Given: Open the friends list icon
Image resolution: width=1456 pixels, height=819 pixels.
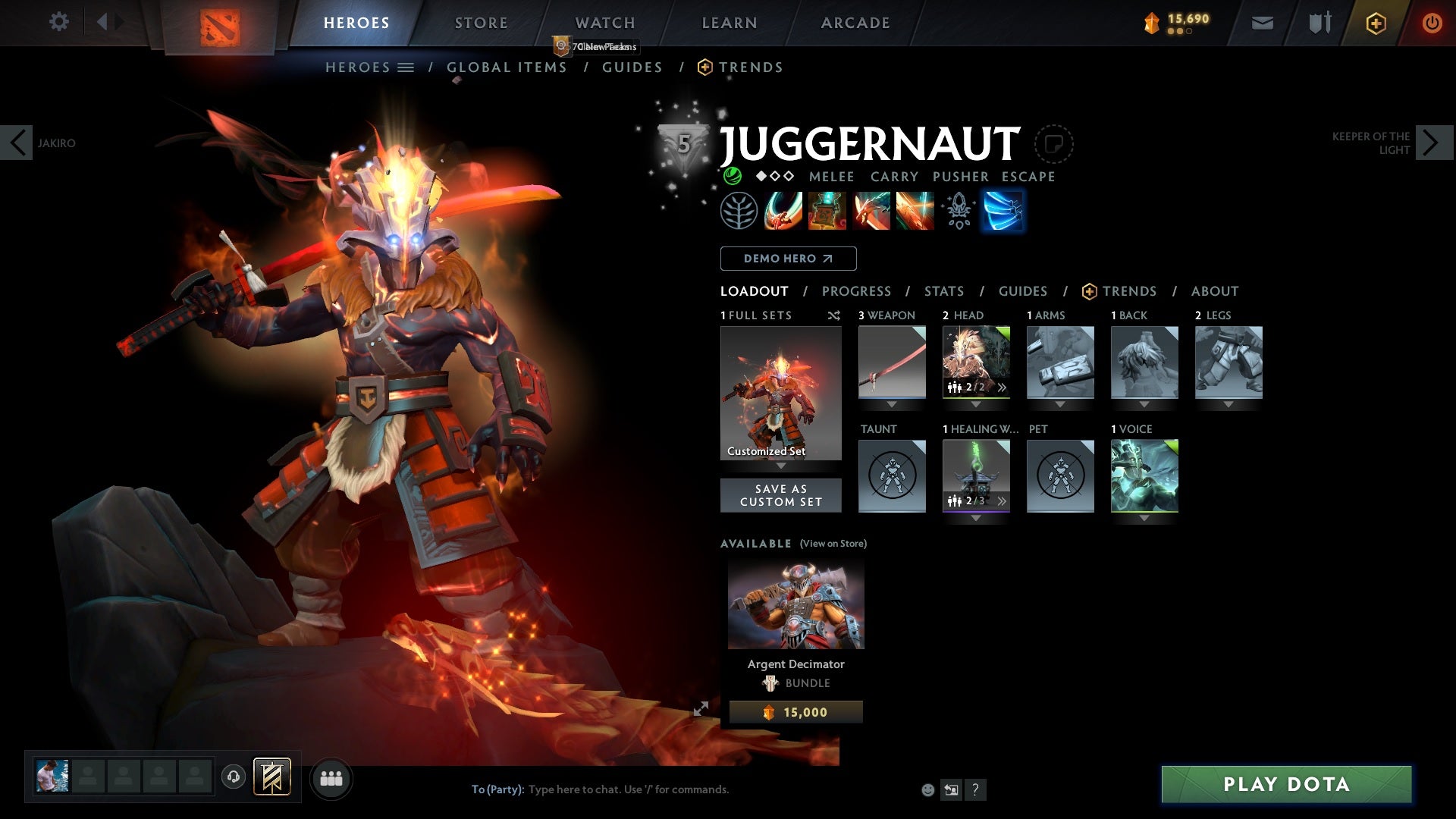Looking at the screenshot, I should 331,777.
